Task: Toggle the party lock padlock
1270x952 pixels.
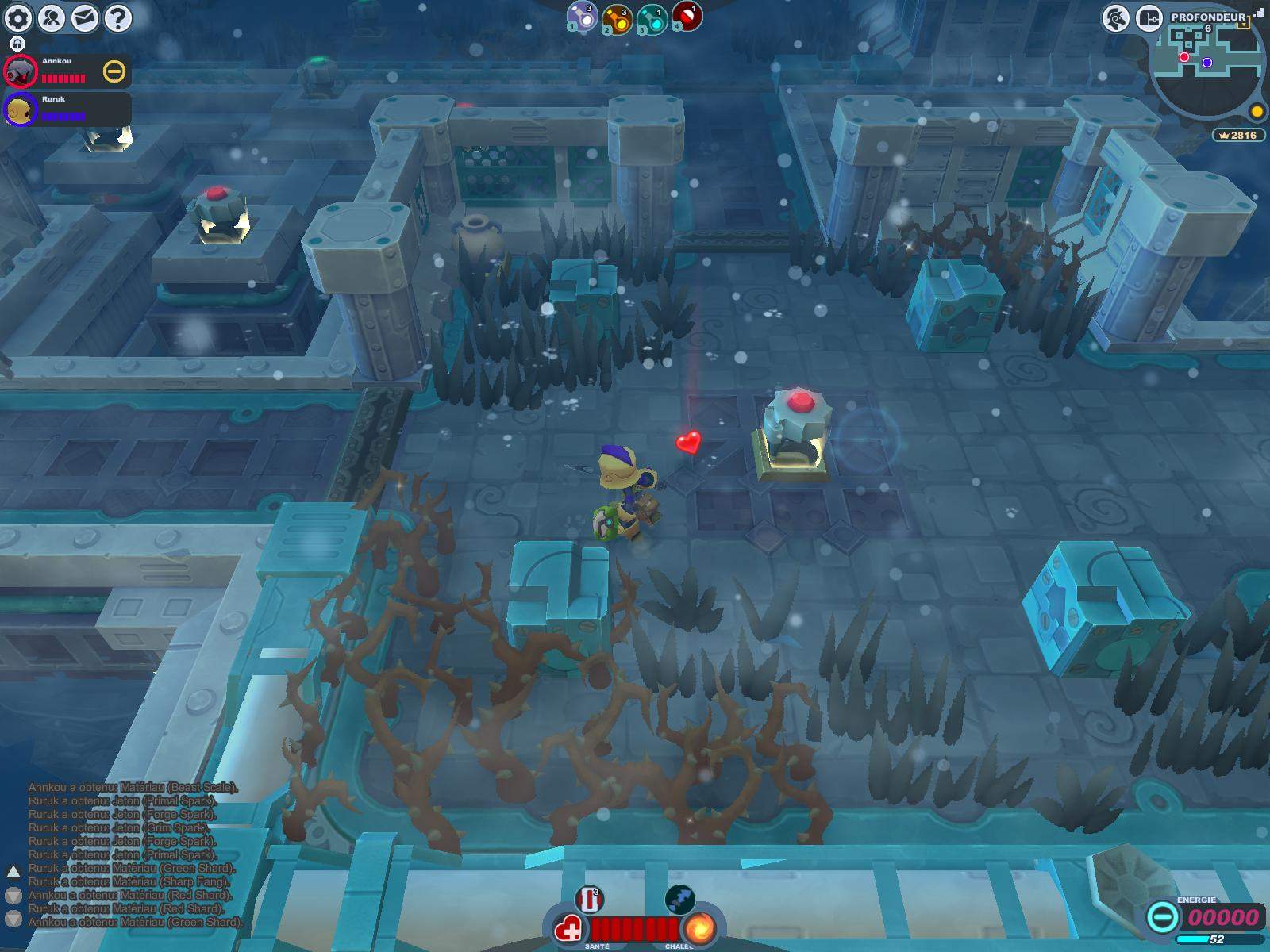Action: [x=17, y=44]
